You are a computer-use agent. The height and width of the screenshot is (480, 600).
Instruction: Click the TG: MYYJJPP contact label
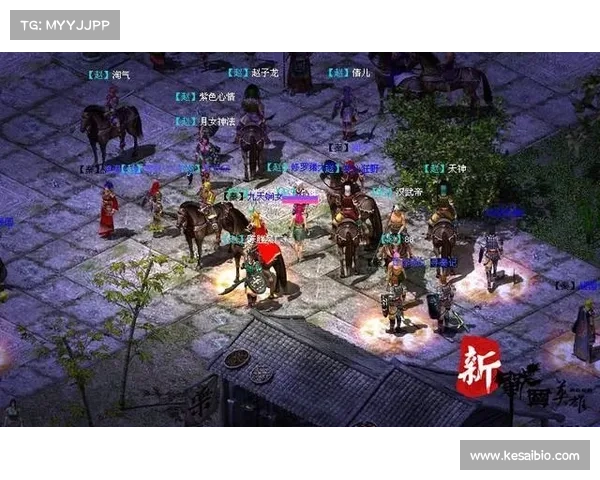(64, 24)
